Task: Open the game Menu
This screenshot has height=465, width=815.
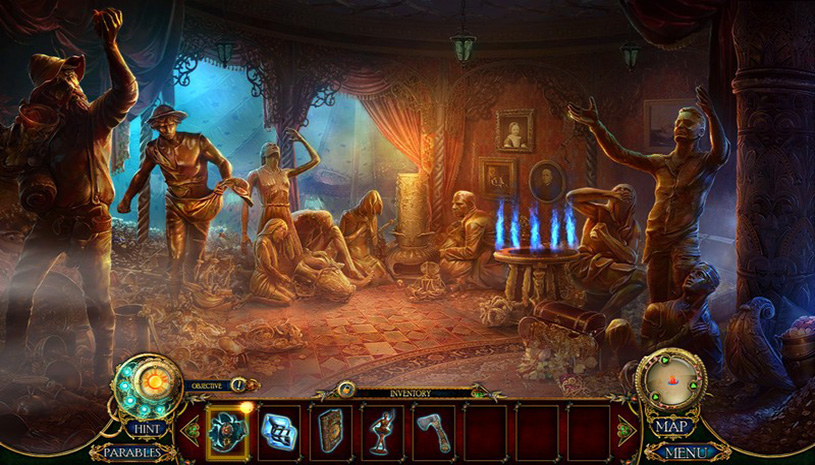Action: pyautogui.click(x=685, y=452)
